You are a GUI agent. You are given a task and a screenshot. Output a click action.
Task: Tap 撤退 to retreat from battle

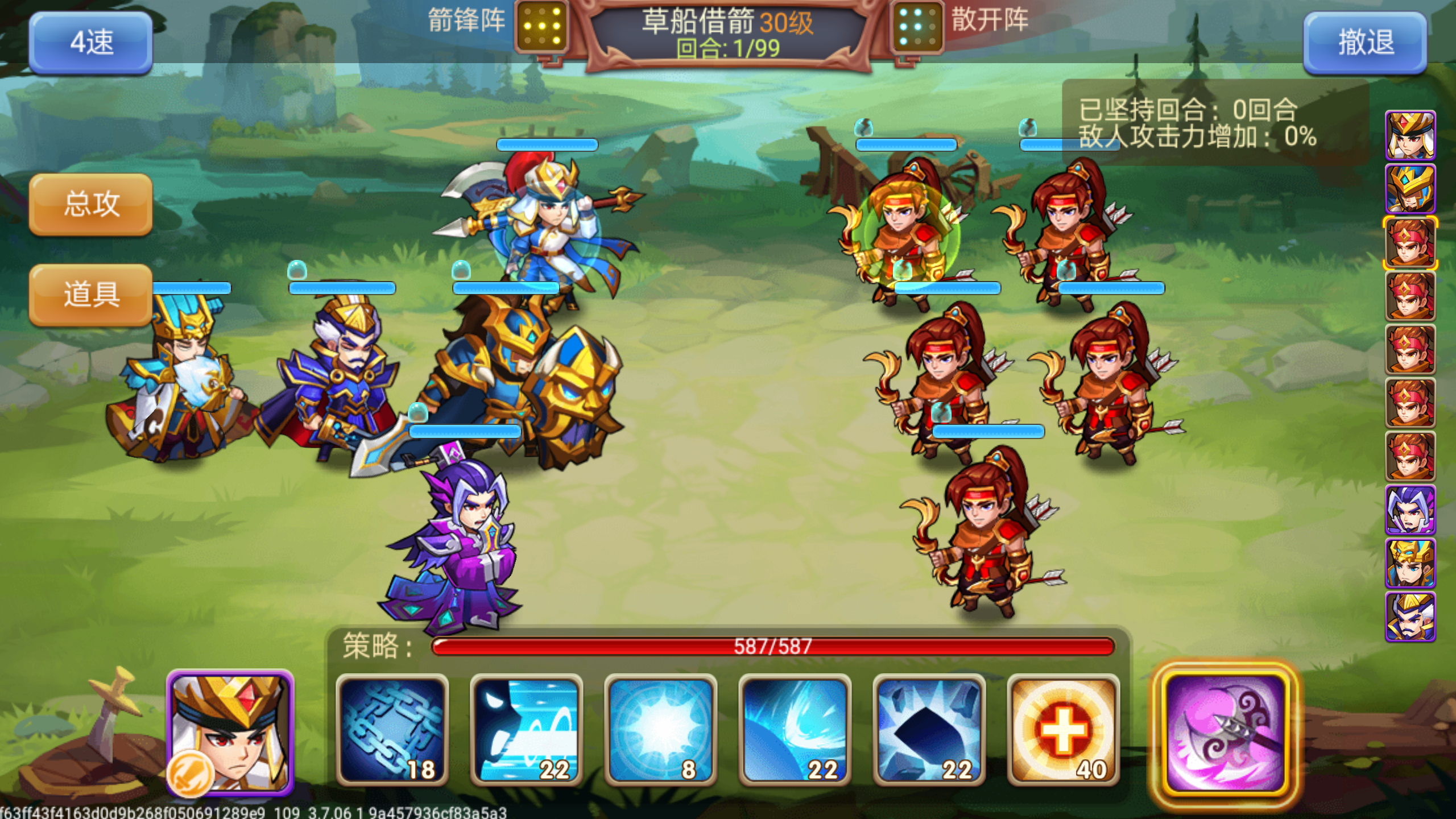[1365, 43]
